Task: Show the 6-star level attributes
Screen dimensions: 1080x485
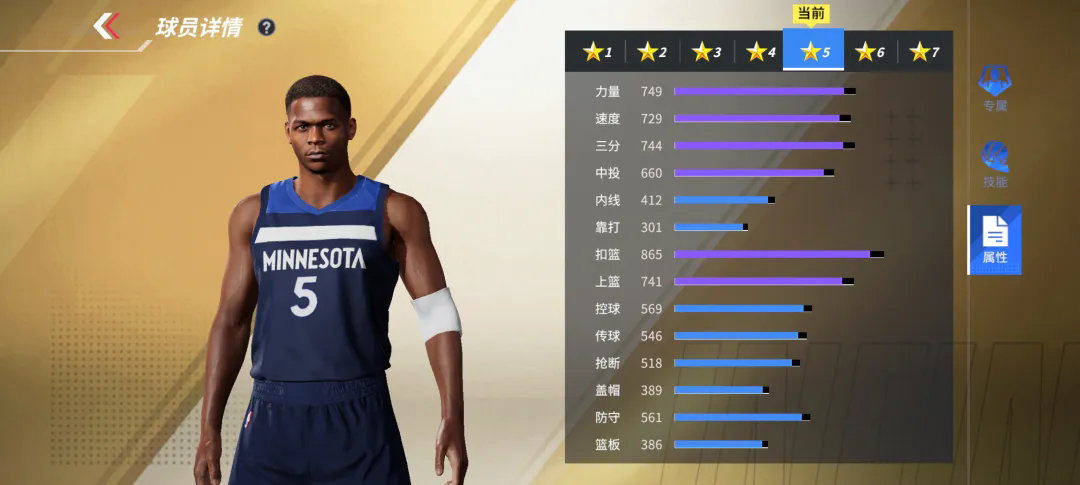Action: [869, 51]
